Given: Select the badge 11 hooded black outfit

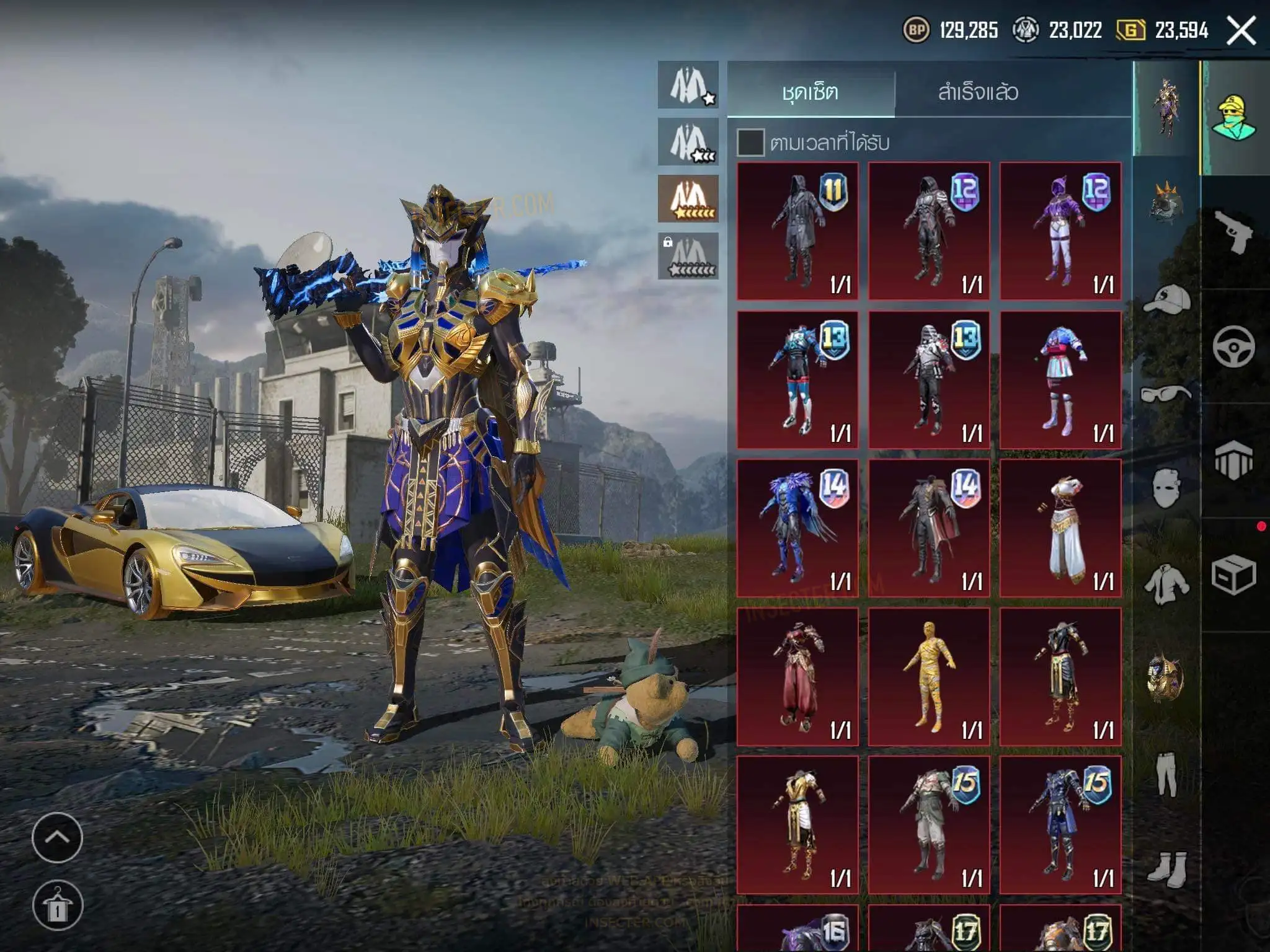Looking at the screenshot, I should (797, 231).
